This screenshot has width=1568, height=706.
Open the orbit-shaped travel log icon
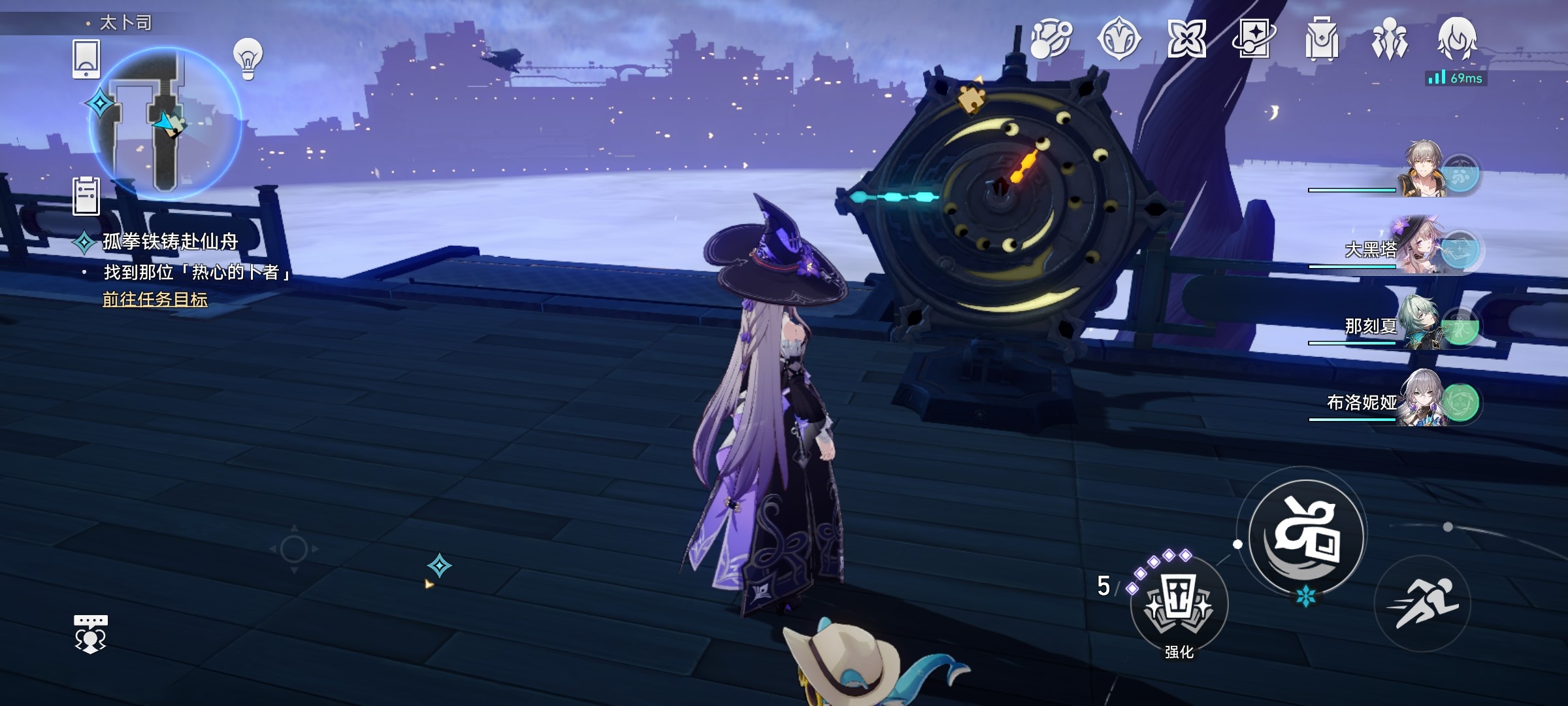[1051, 39]
